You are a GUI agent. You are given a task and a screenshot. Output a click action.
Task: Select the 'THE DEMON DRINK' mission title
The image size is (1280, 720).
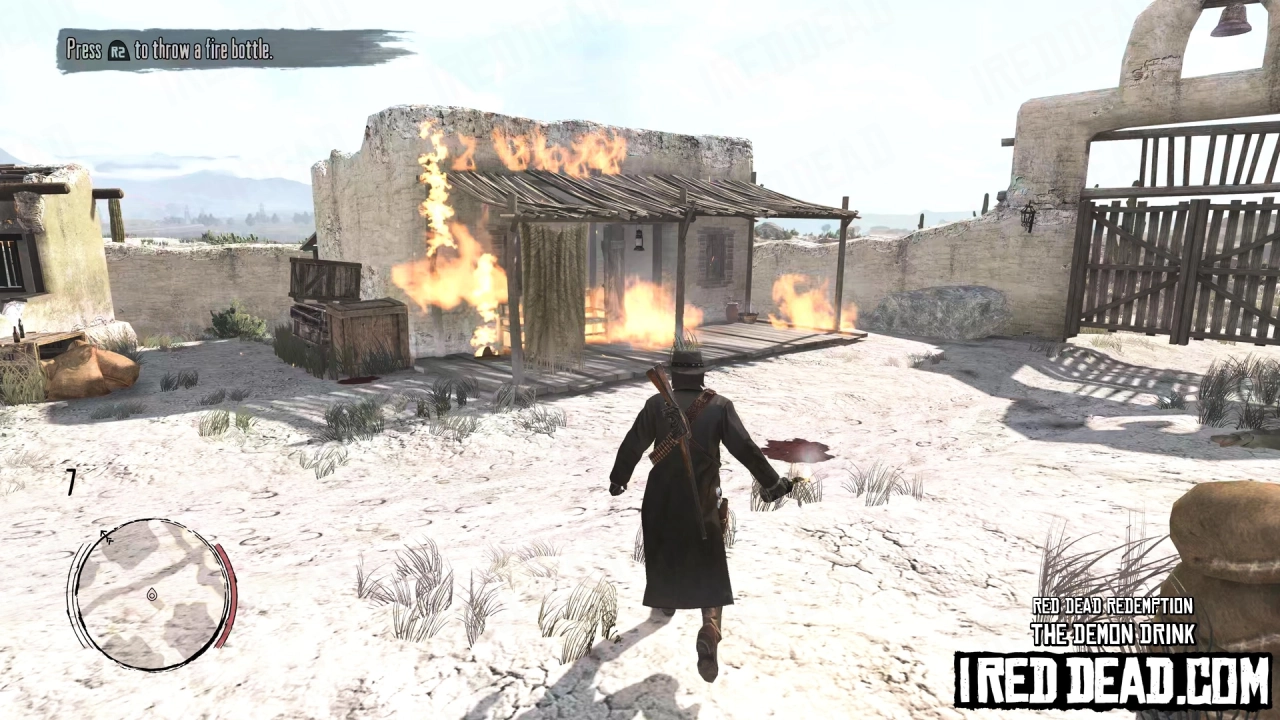pyautogui.click(x=1113, y=633)
